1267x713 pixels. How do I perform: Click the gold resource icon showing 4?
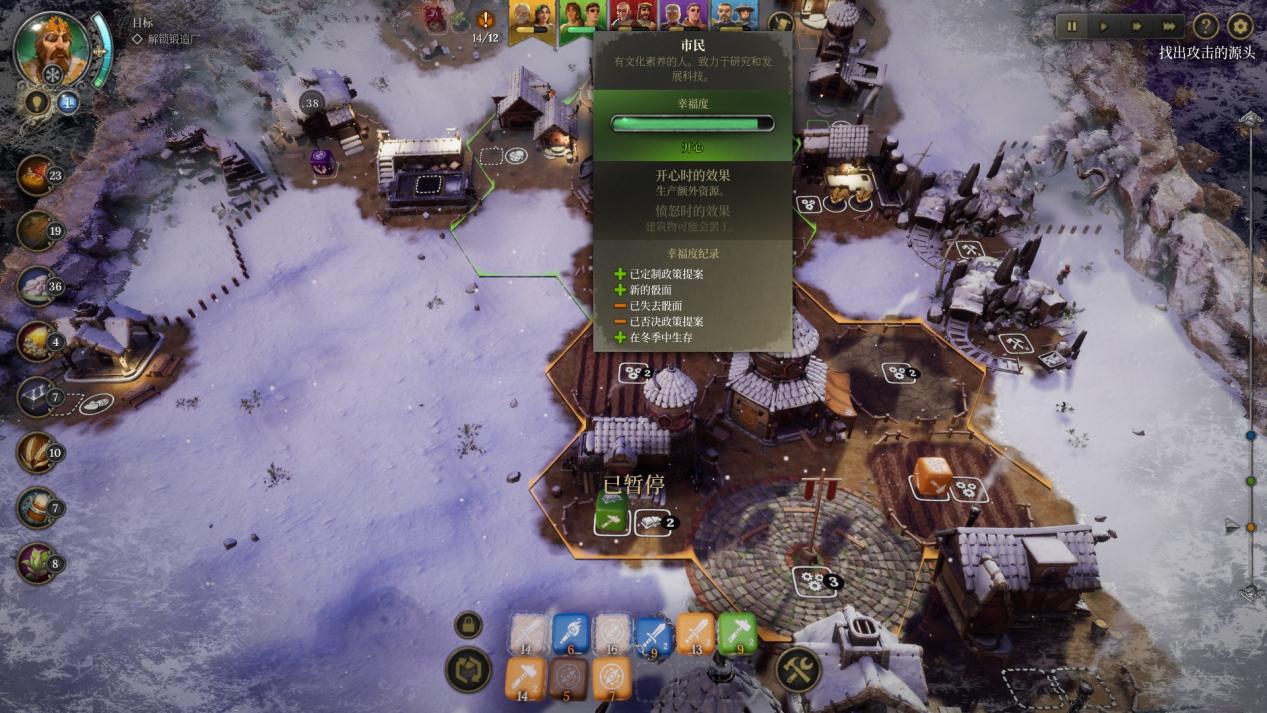(x=36, y=342)
